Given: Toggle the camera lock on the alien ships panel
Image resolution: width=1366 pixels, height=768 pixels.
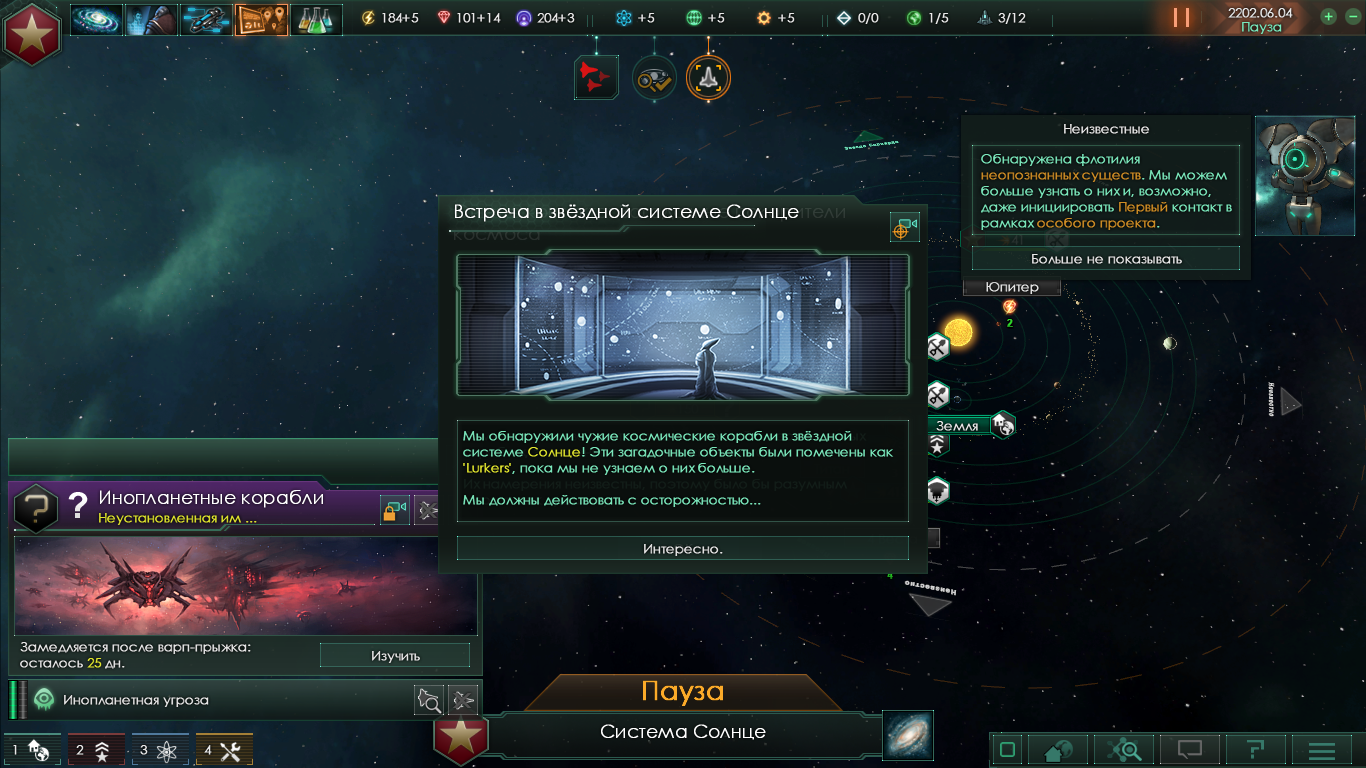Looking at the screenshot, I should coord(395,510).
